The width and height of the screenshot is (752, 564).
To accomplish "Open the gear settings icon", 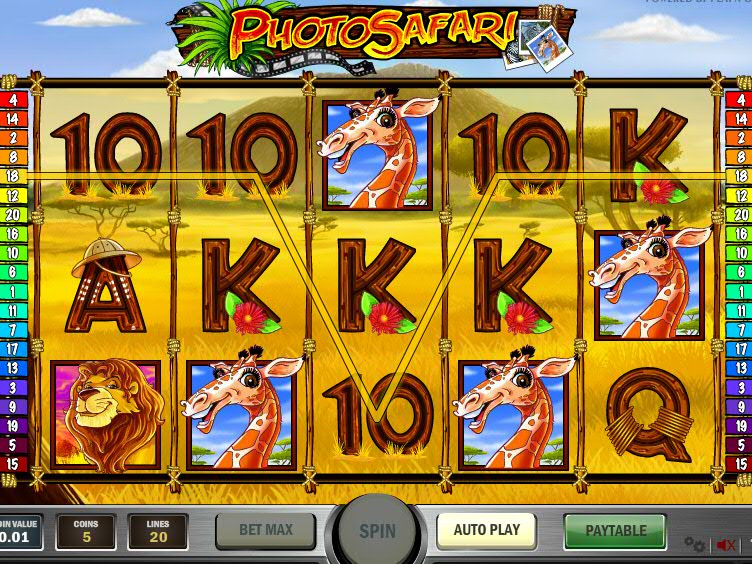I will point(694,545).
